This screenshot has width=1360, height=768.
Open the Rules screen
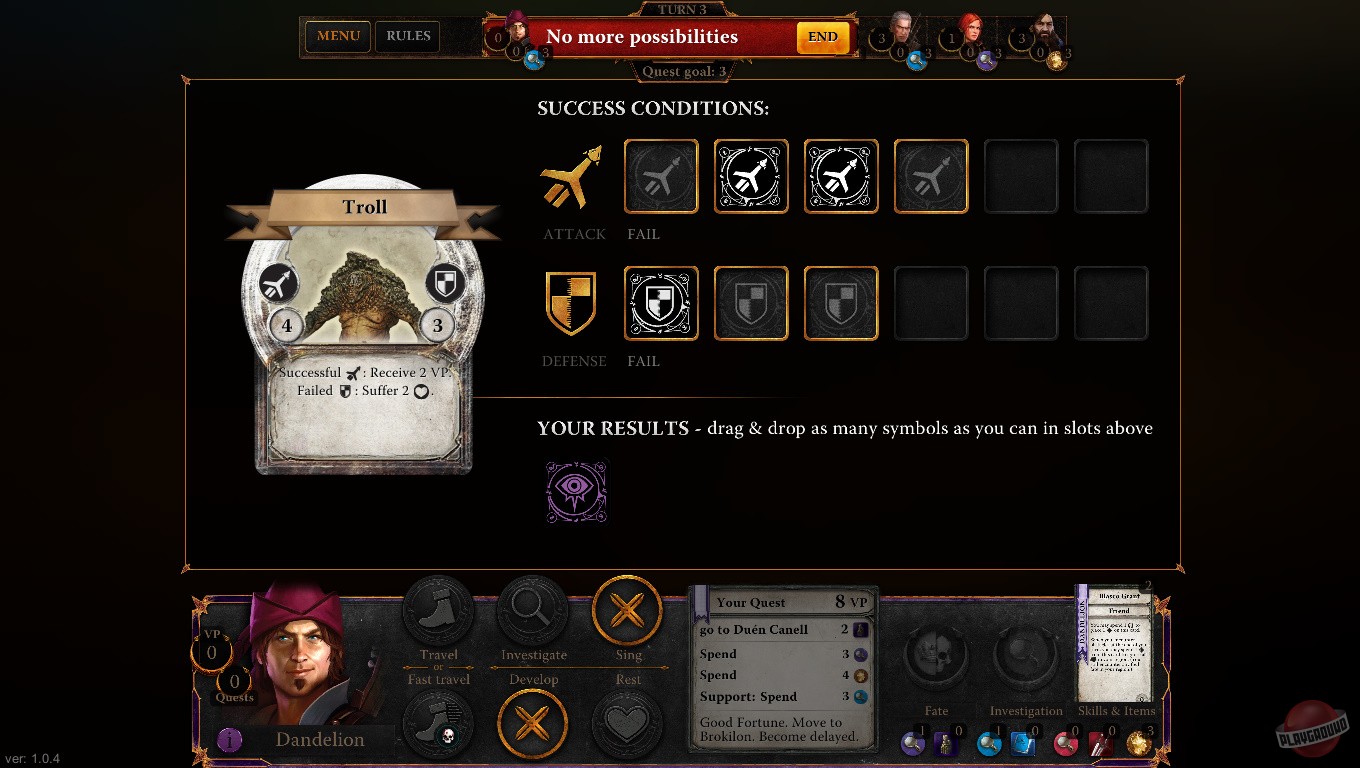407,36
